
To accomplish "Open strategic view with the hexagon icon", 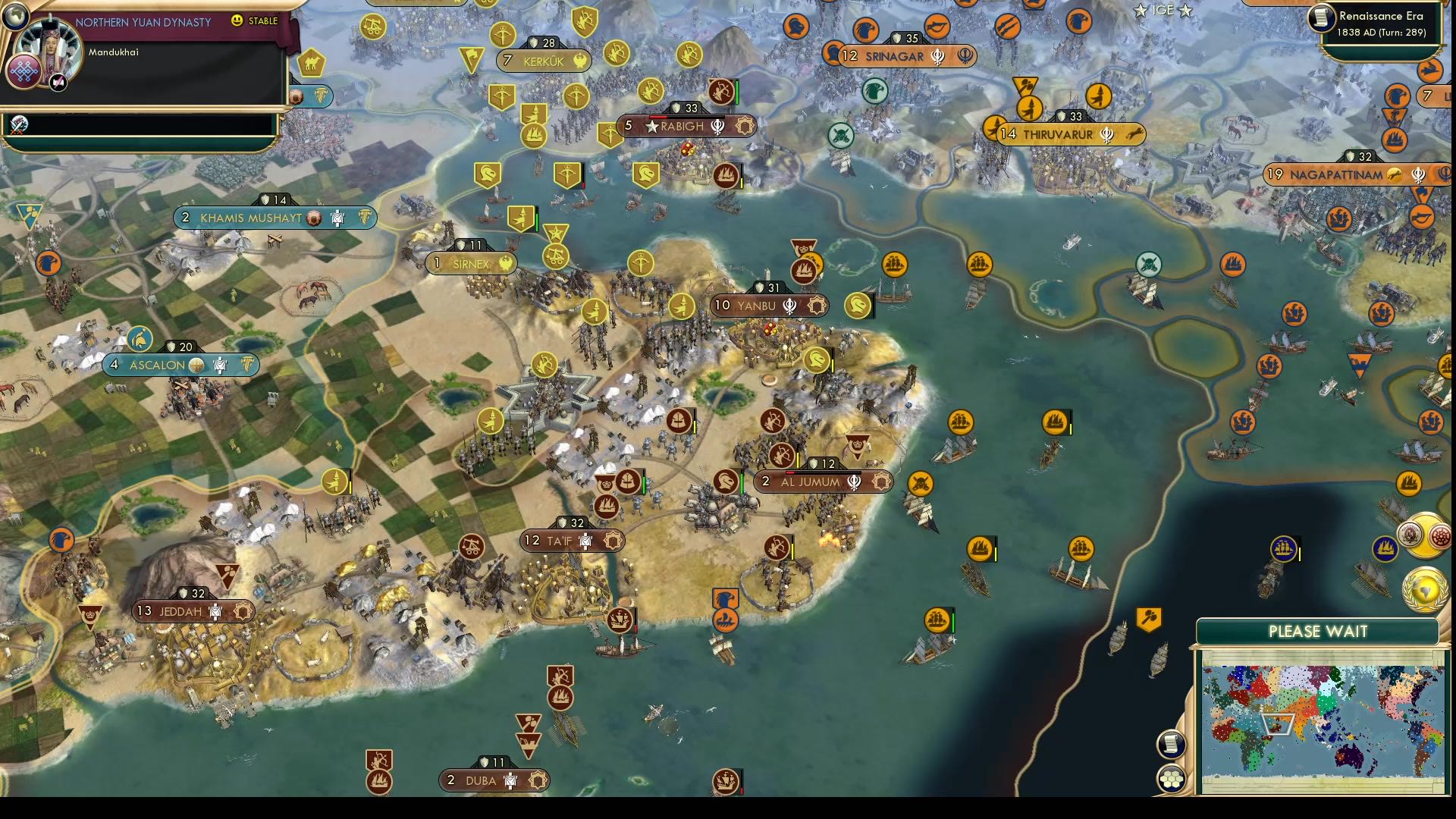I will click(1172, 778).
